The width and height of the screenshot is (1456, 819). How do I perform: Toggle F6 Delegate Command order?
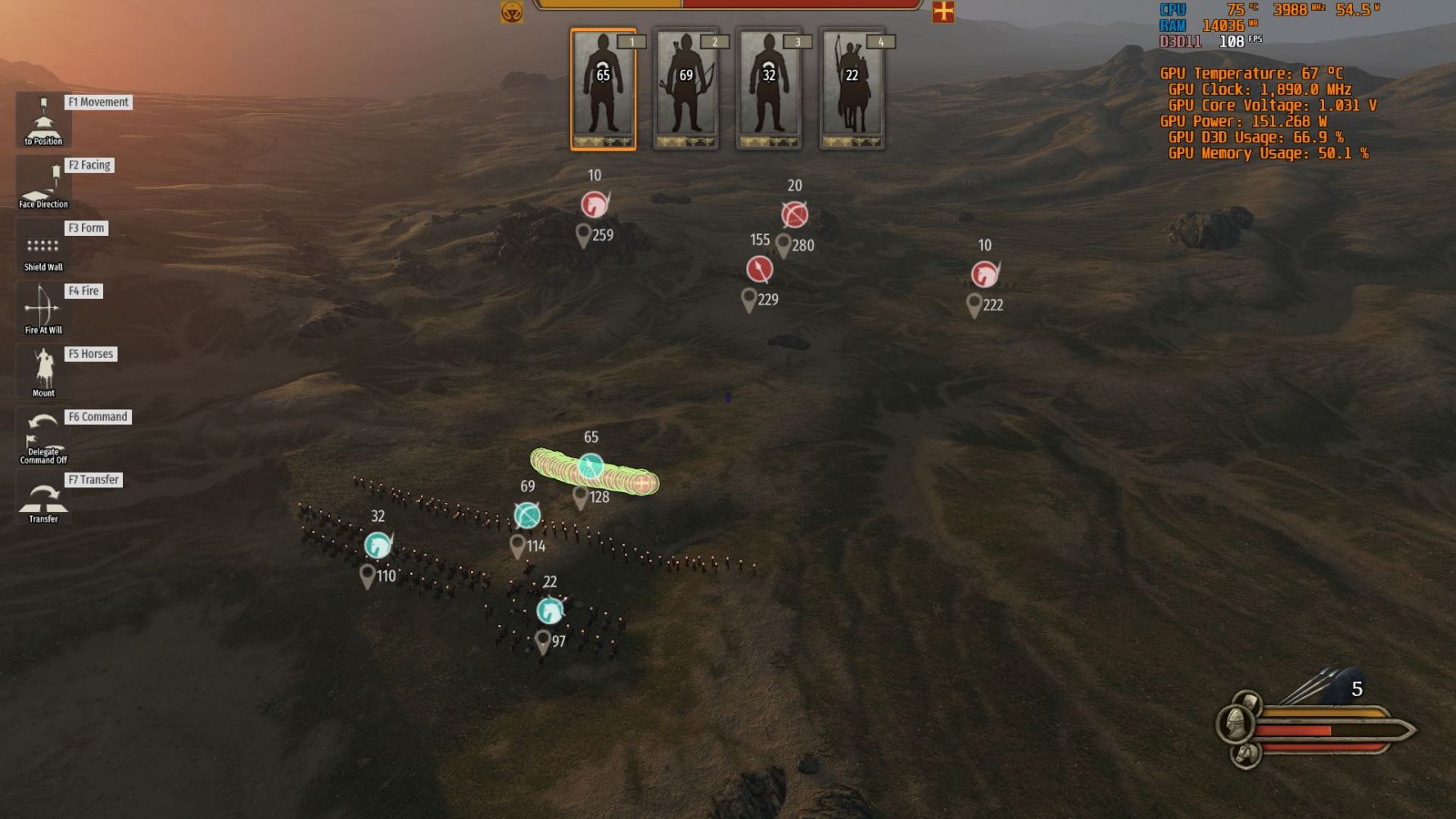(x=43, y=436)
